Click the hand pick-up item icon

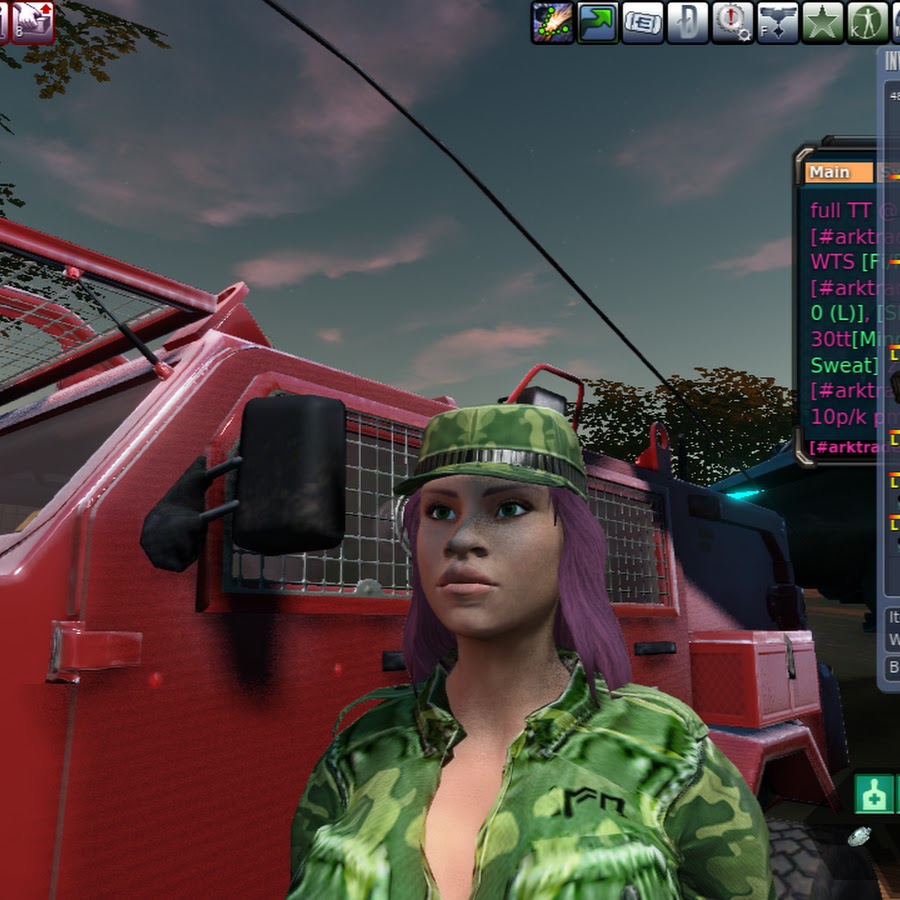tap(32, 22)
